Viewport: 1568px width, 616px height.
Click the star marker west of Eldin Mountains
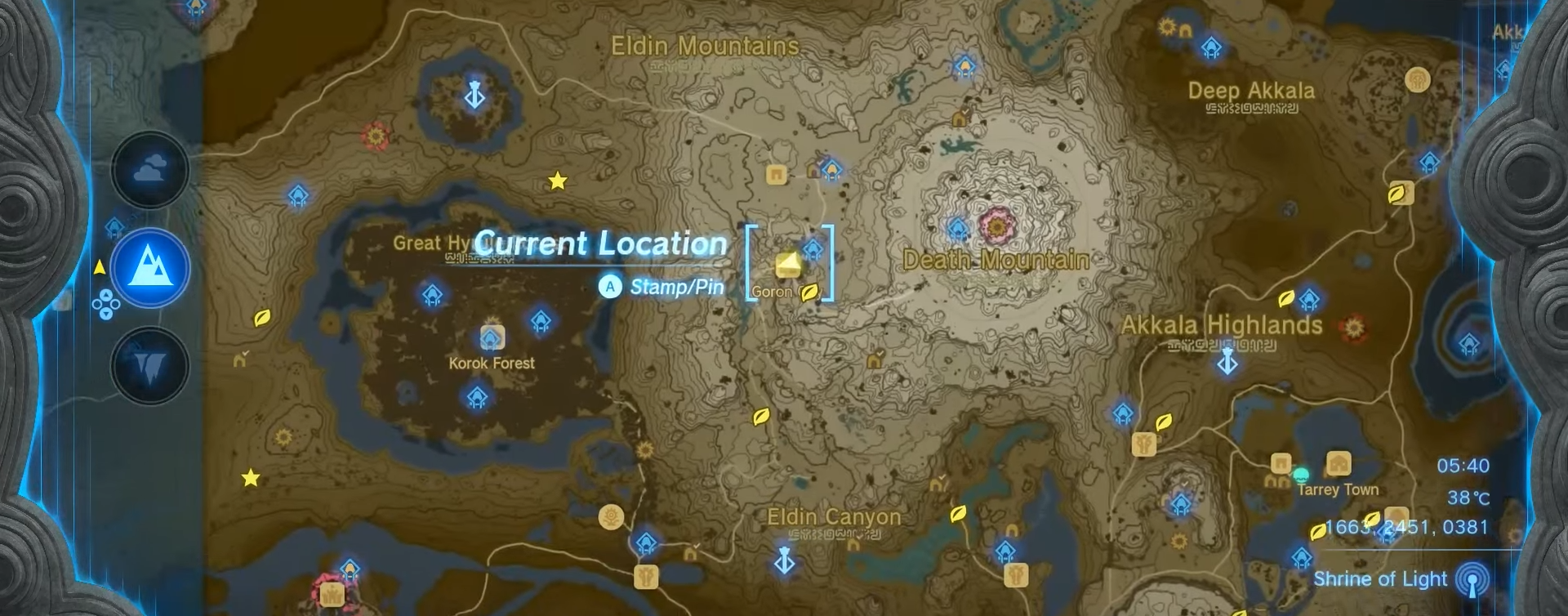(x=558, y=181)
